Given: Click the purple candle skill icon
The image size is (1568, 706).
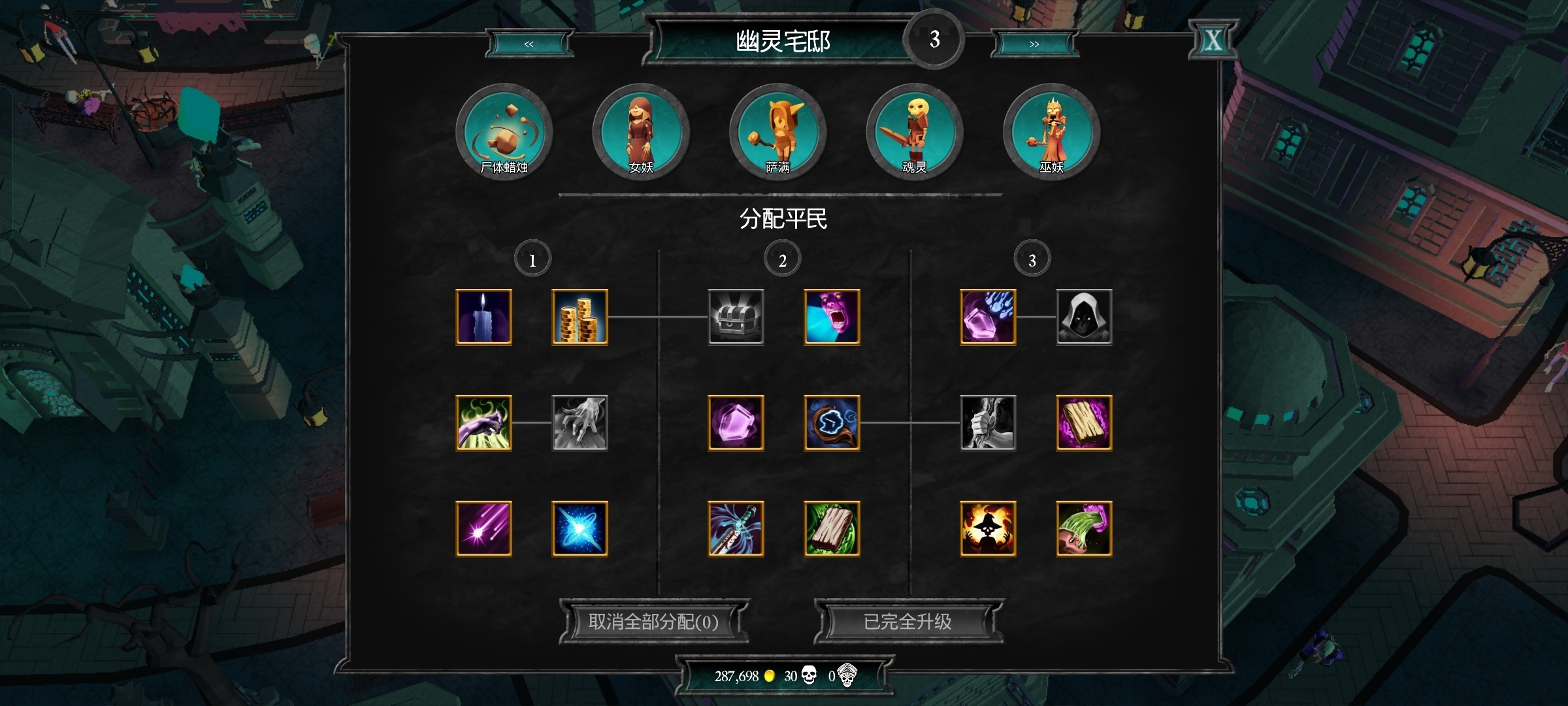Looking at the screenshot, I should 484,318.
